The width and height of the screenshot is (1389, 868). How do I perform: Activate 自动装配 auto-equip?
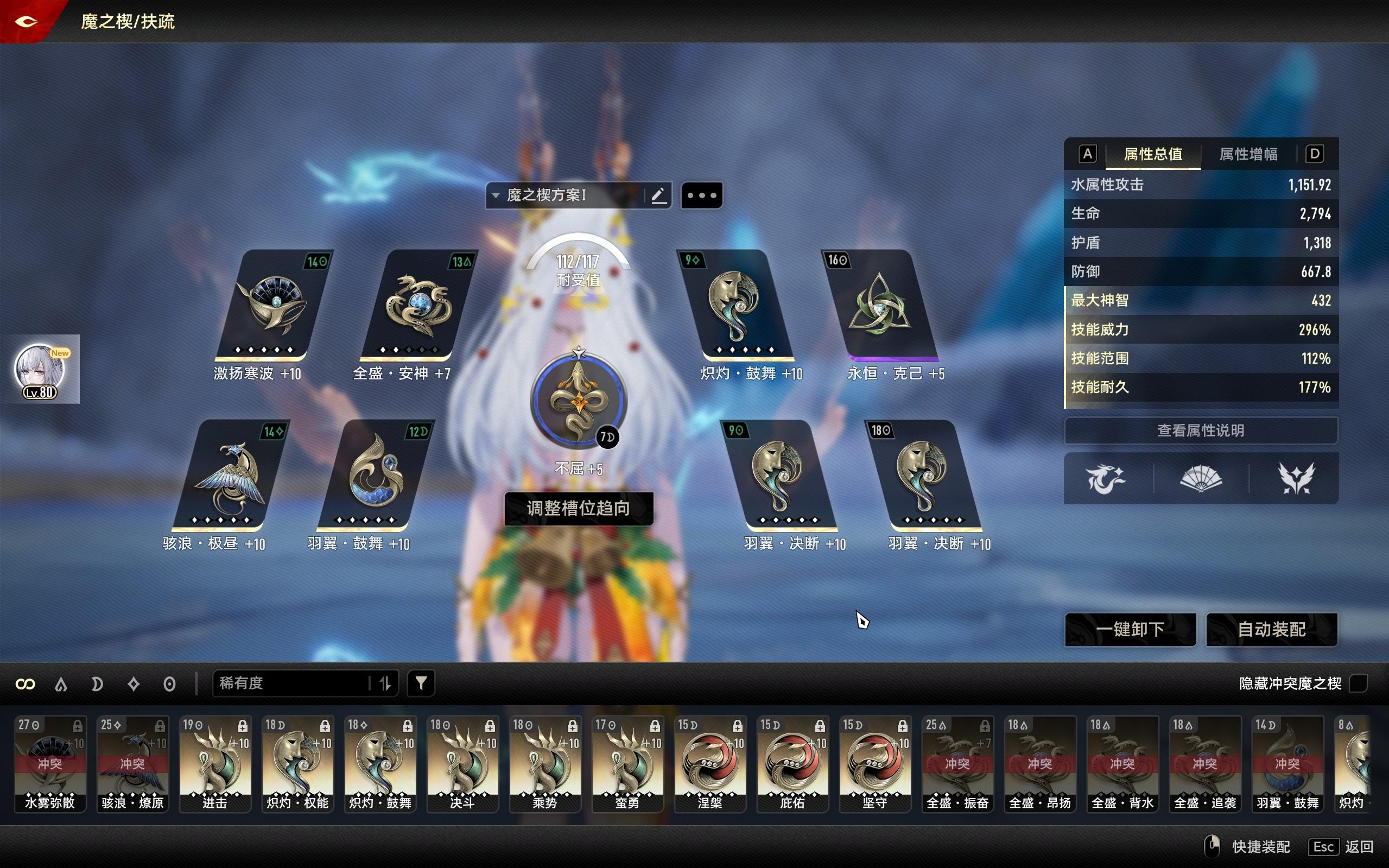coord(1271,630)
